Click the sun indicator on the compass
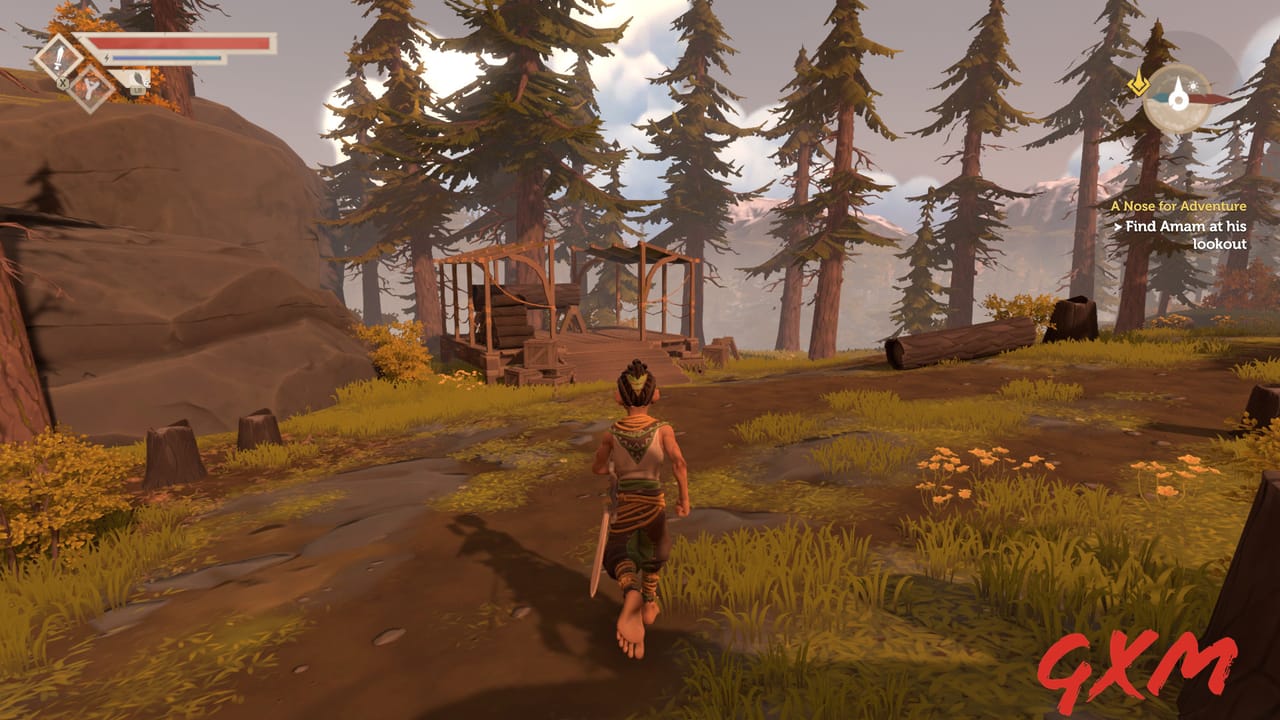The image size is (1280, 720). 1193,86
